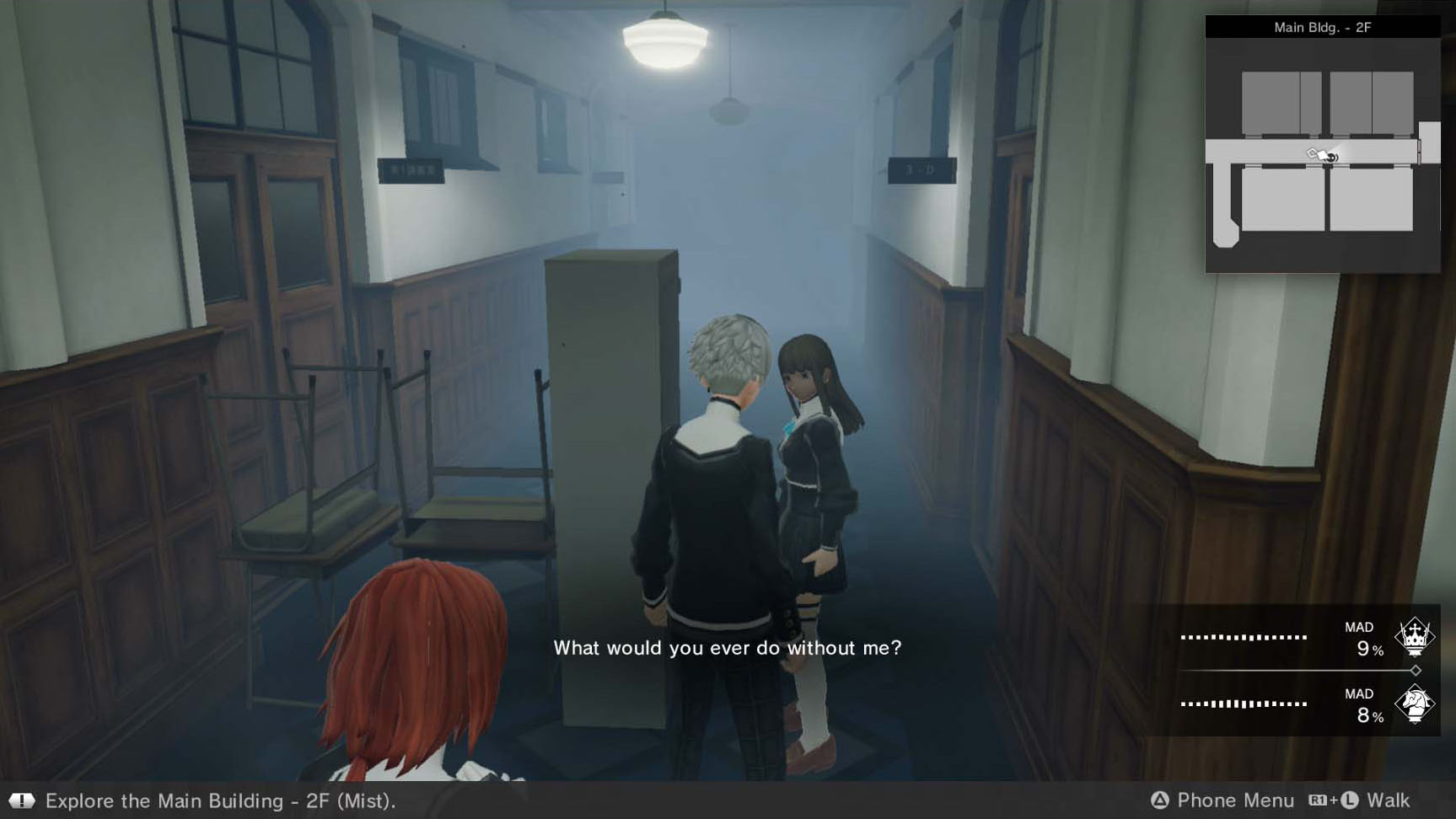Select the Explore the Main Building objective
The width and height of the screenshot is (1456, 819).
[220, 800]
